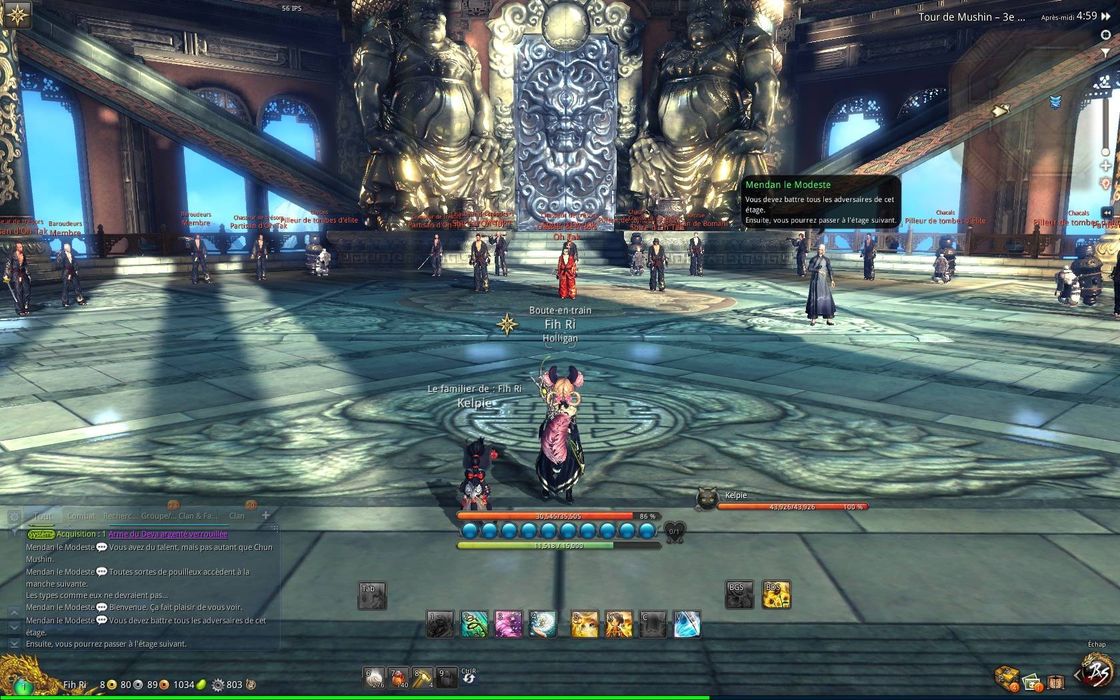Use the dumpling consumable in slot 6

pos(373,677)
